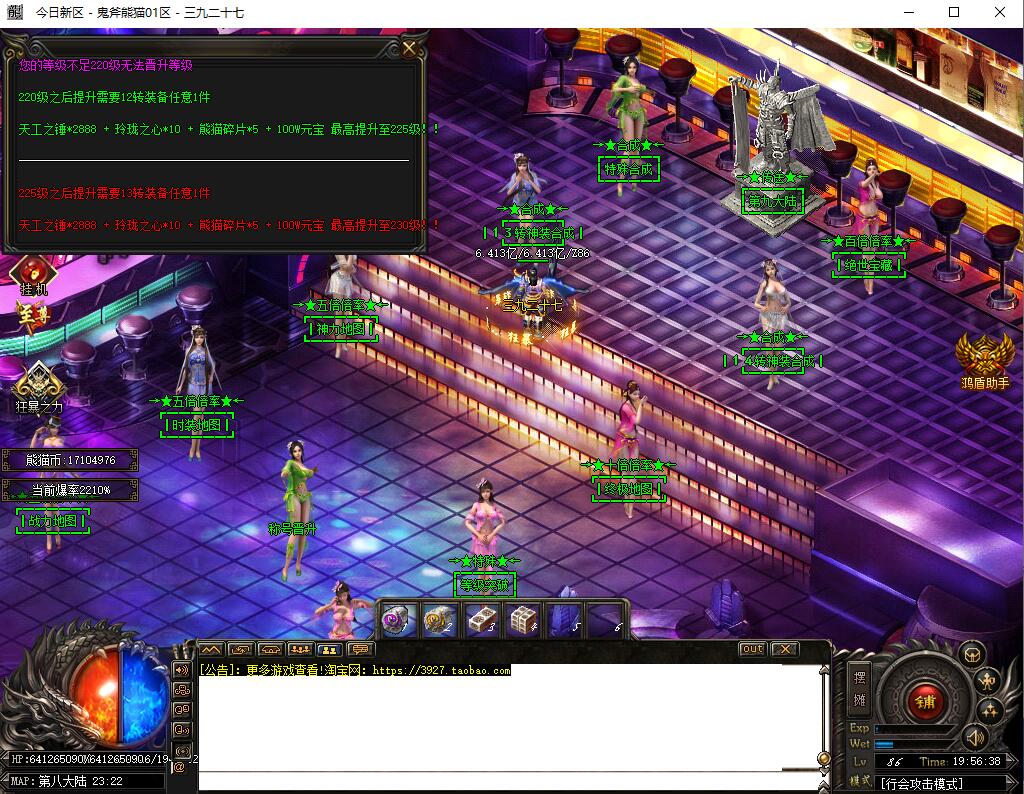Open the 至尊 supreme icon
The width and height of the screenshot is (1024, 794).
point(32,318)
